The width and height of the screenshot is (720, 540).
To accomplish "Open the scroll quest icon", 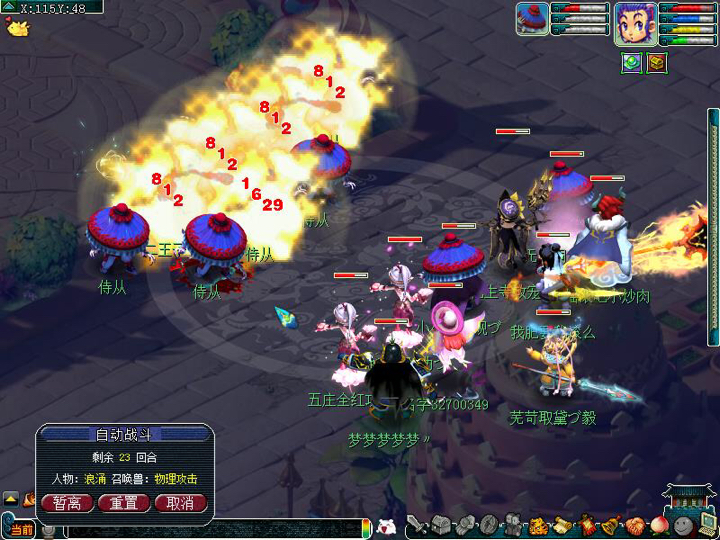I will (x=562, y=525).
